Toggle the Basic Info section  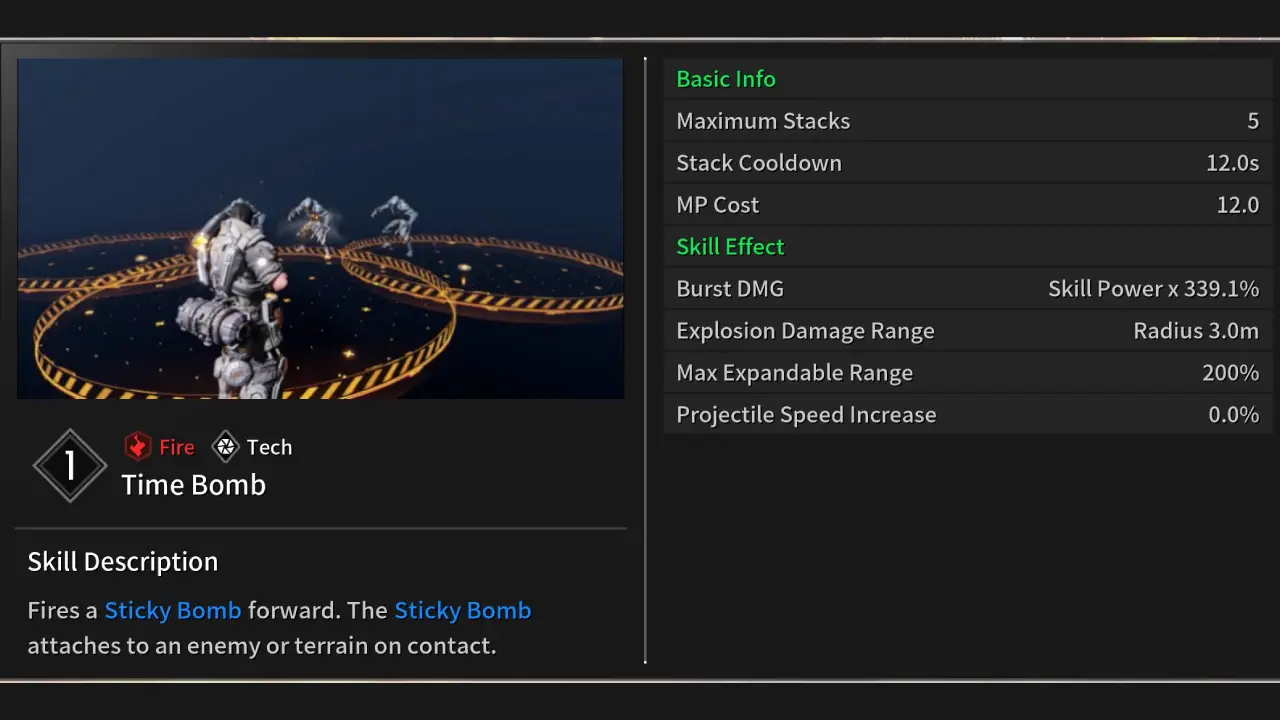(726, 79)
